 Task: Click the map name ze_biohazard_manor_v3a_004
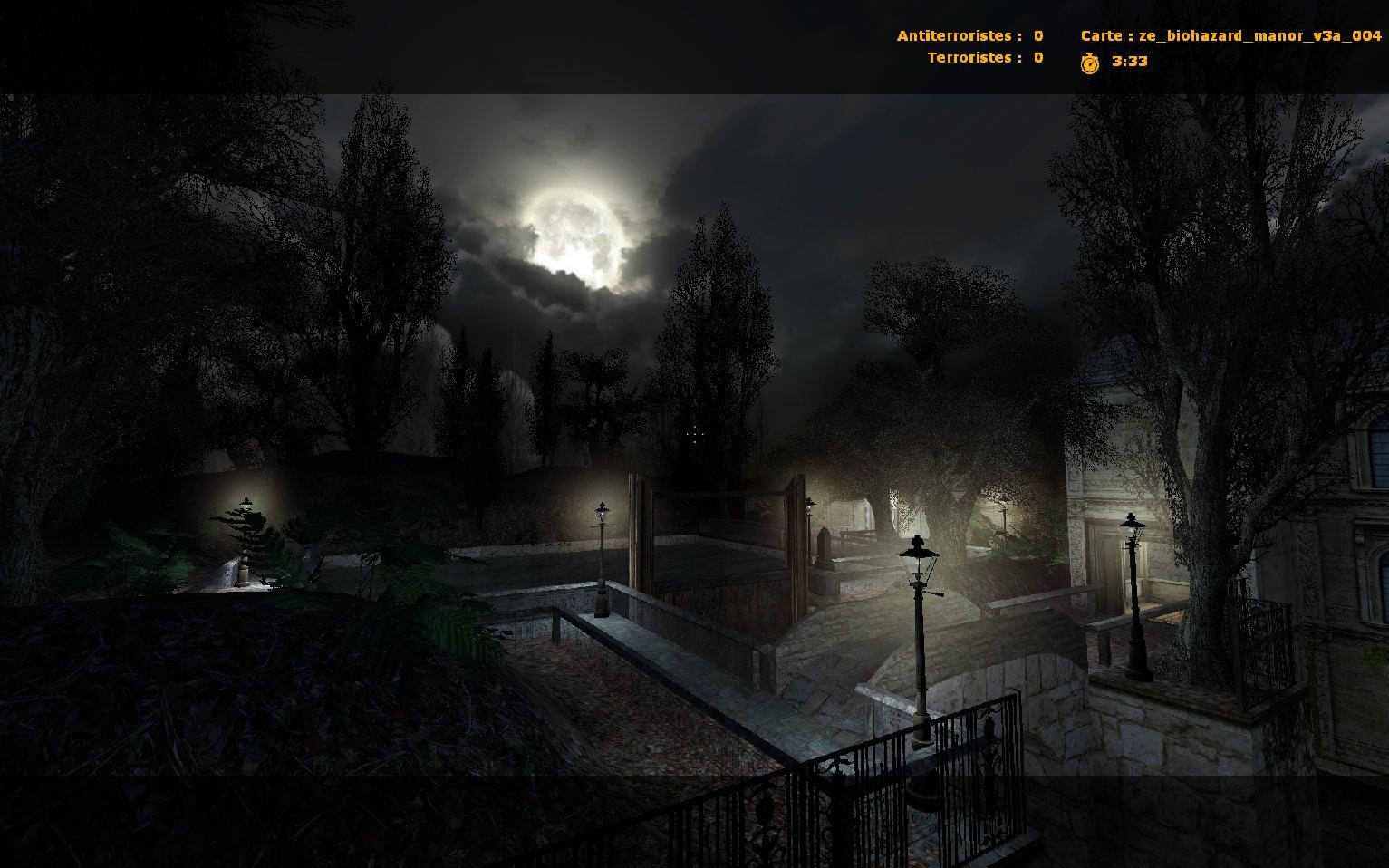click(x=1258, y=35)
